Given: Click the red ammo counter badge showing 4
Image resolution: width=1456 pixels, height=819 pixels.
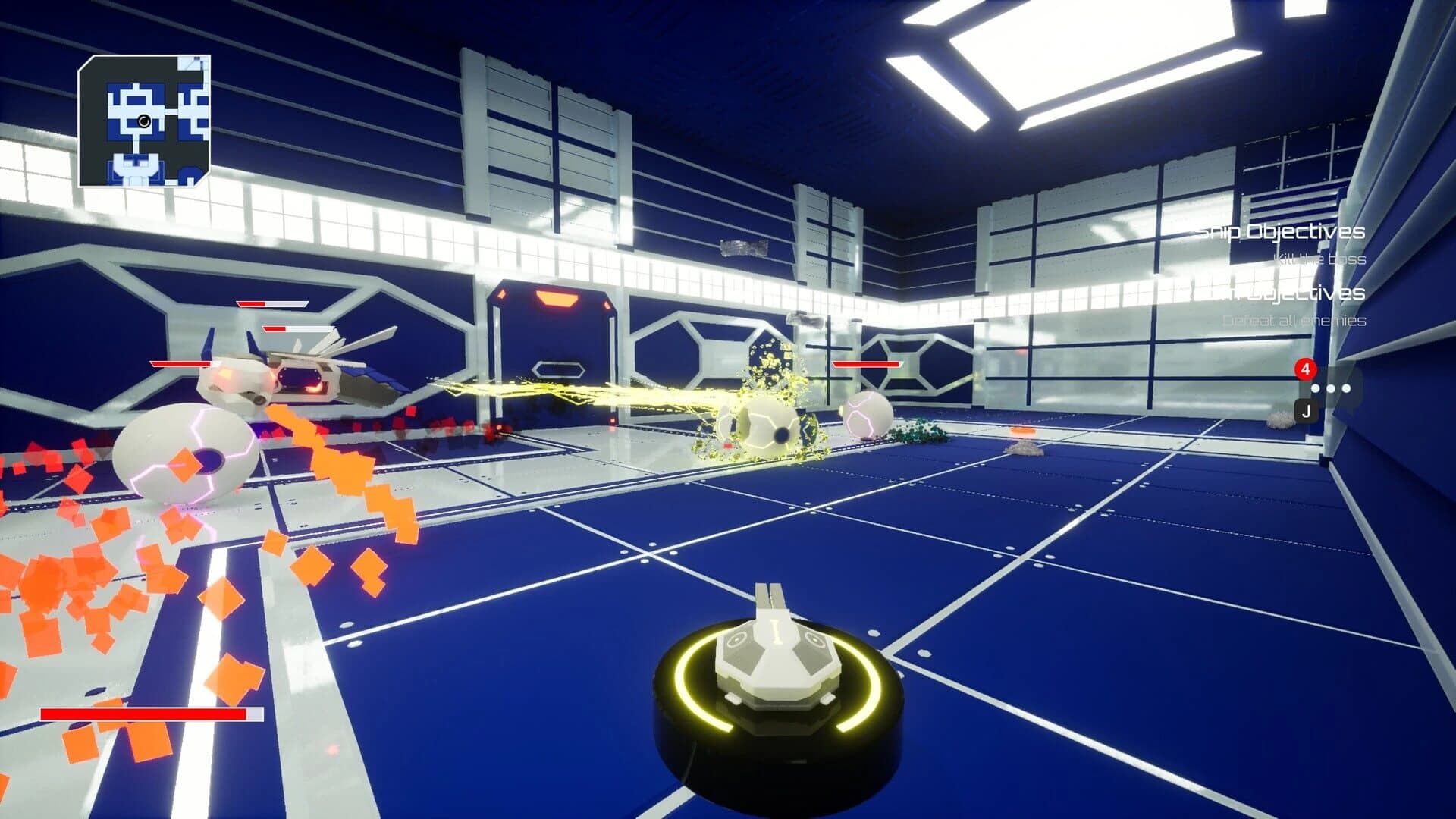Looking at the screenshot, I should [1305, 369].
